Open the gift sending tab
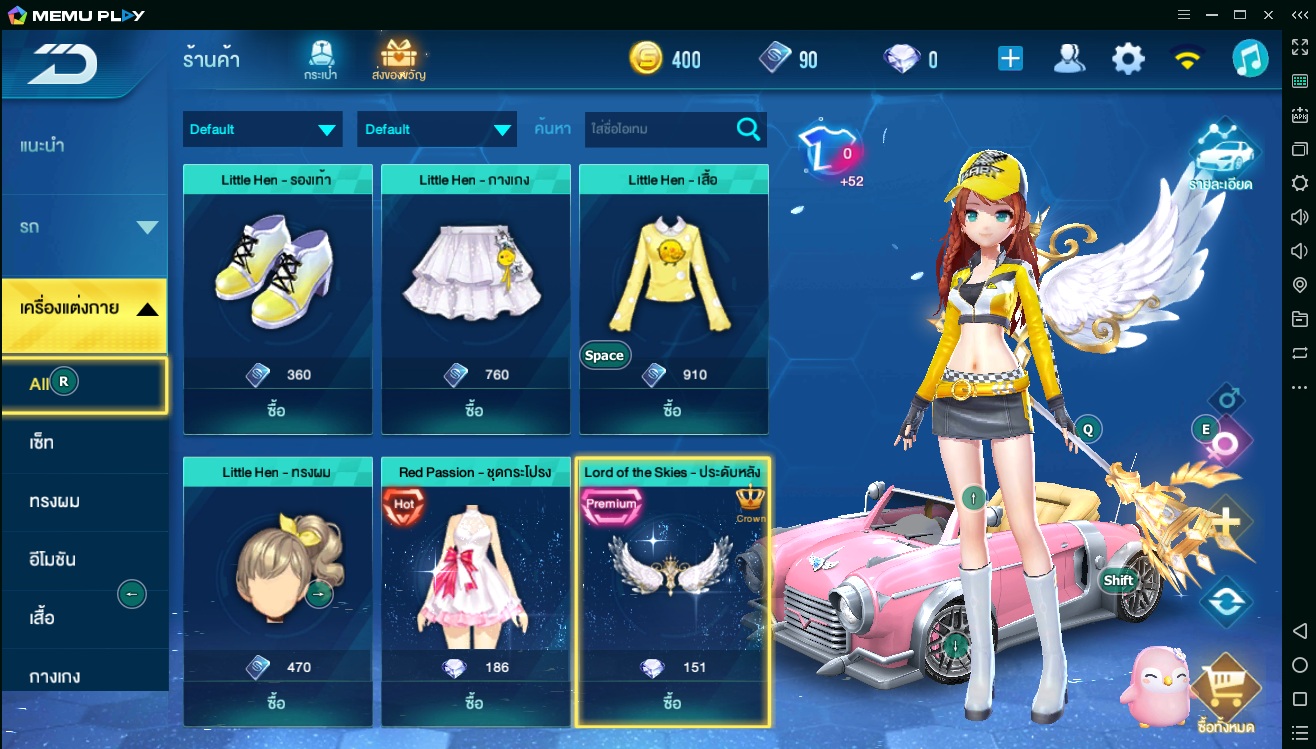 click(399, 60)
